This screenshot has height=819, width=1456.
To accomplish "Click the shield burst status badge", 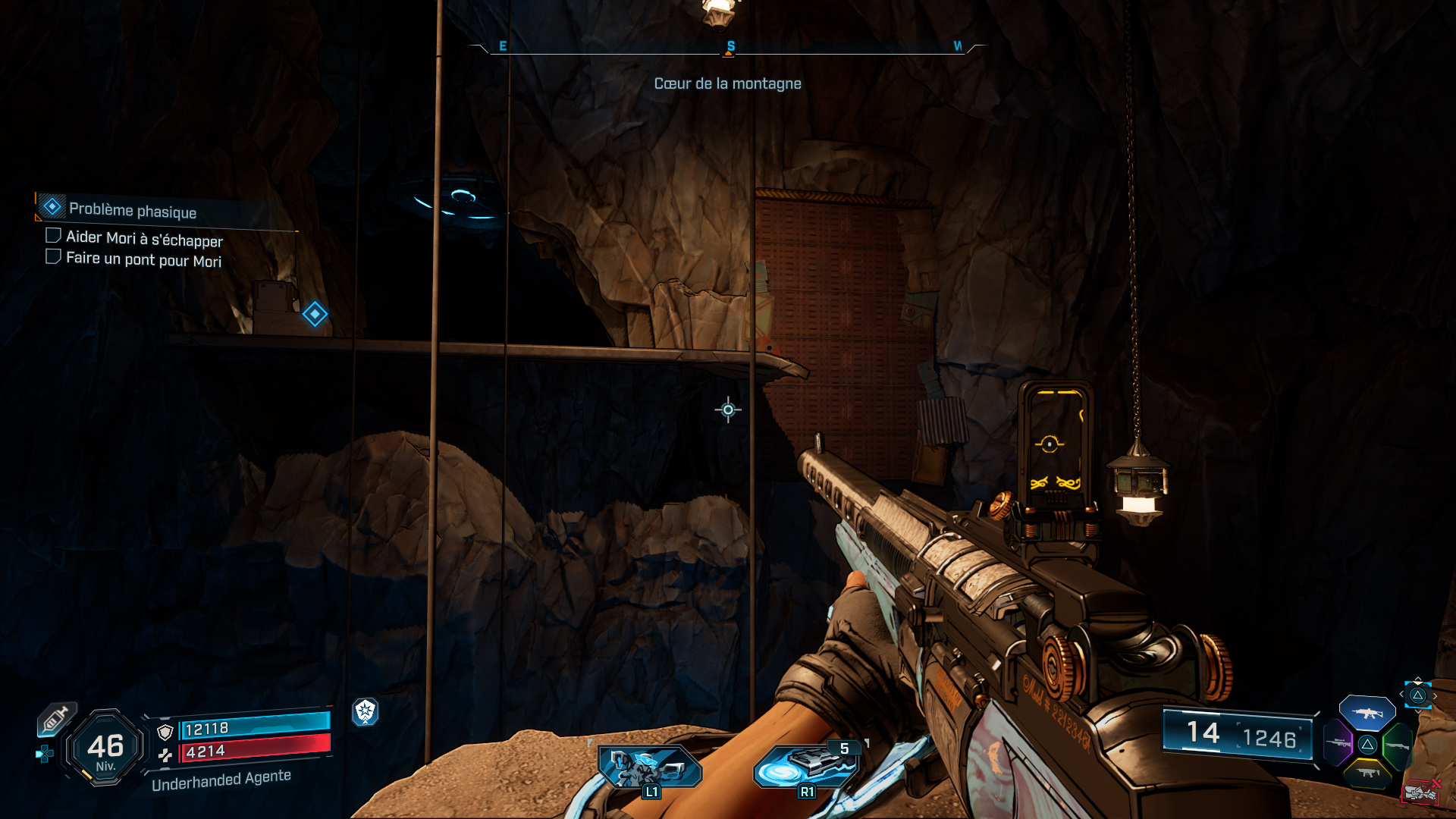I will tap(366, 711).
